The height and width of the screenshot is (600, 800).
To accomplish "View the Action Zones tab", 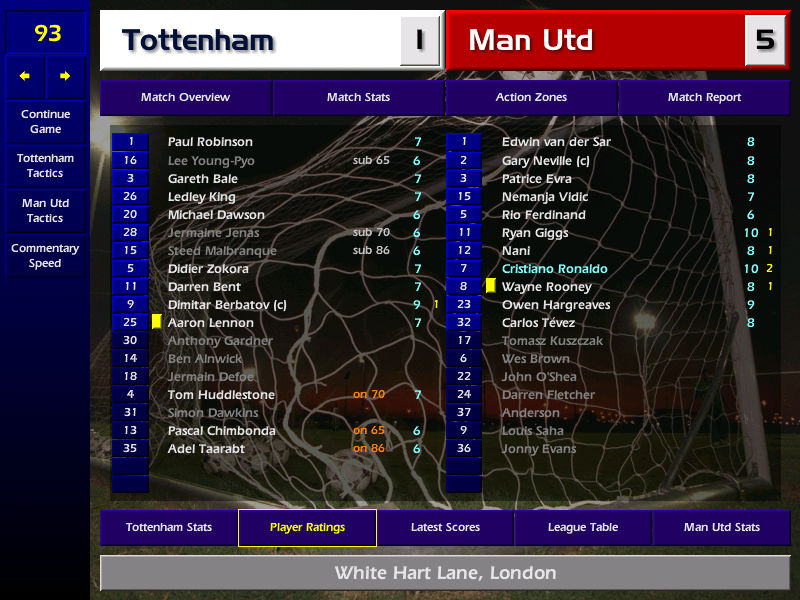I will (531, 98).
